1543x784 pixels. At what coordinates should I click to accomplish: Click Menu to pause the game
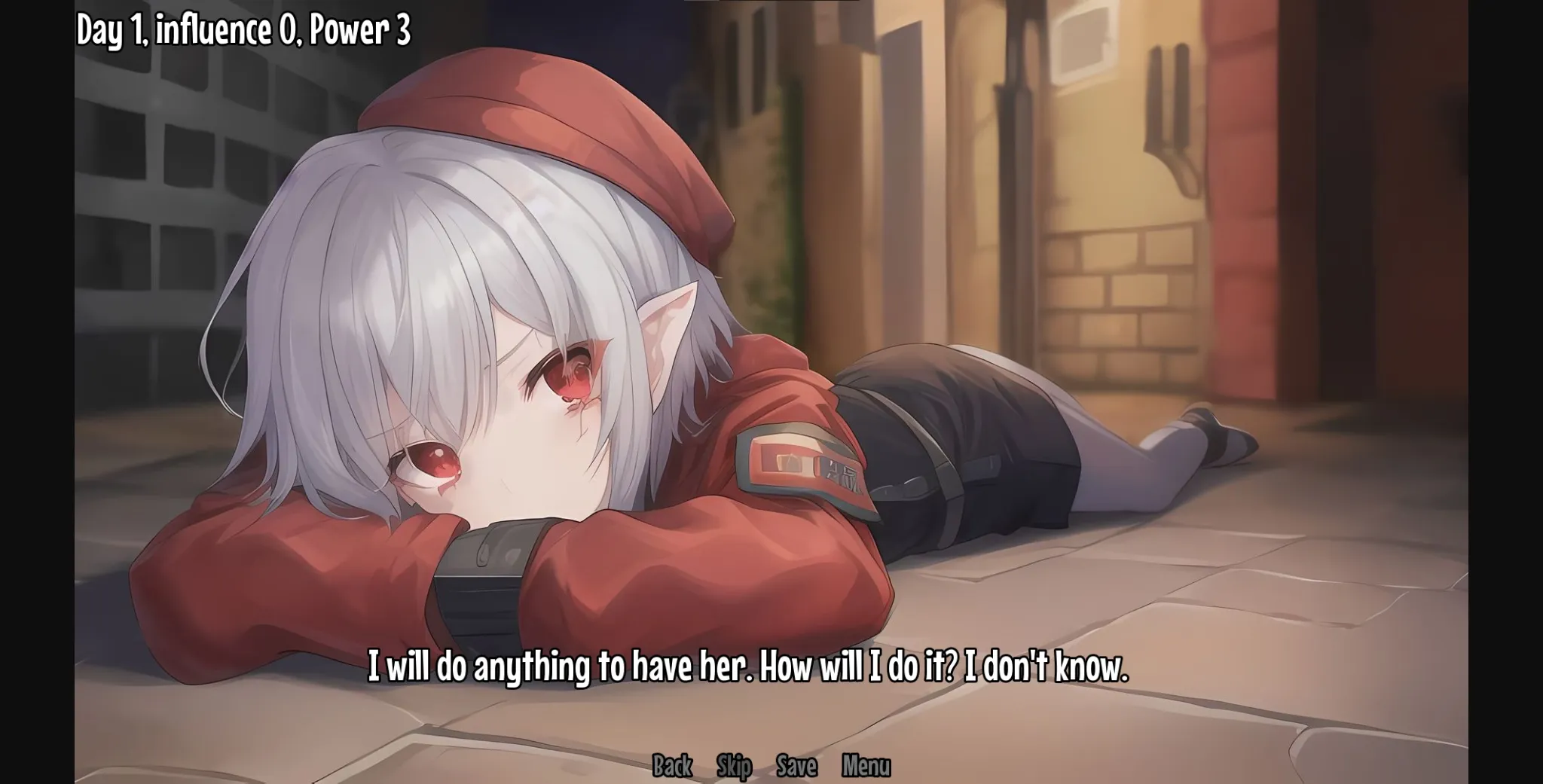(x=865, y=764)
